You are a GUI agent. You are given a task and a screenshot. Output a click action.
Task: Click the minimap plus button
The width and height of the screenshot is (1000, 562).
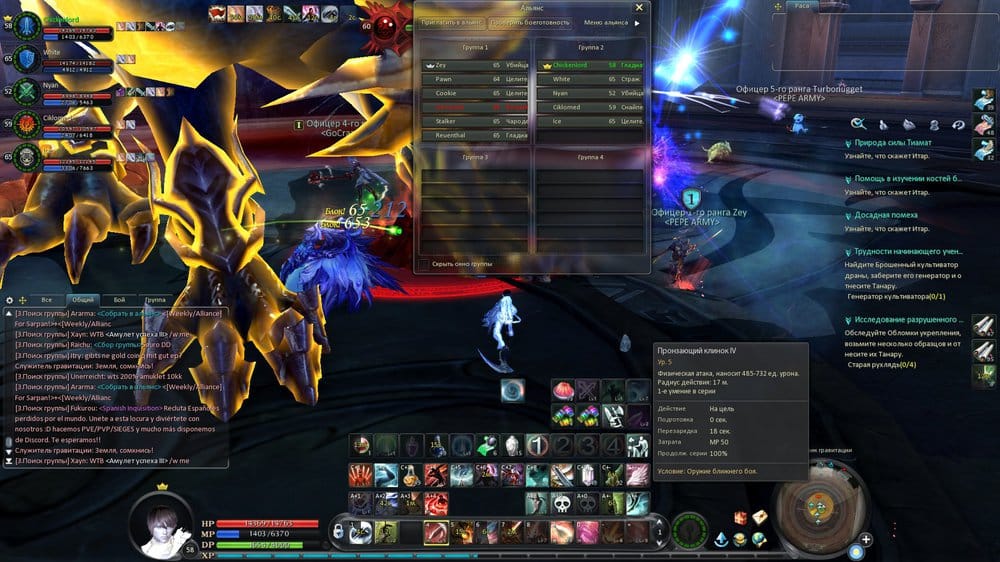point(866,539)
